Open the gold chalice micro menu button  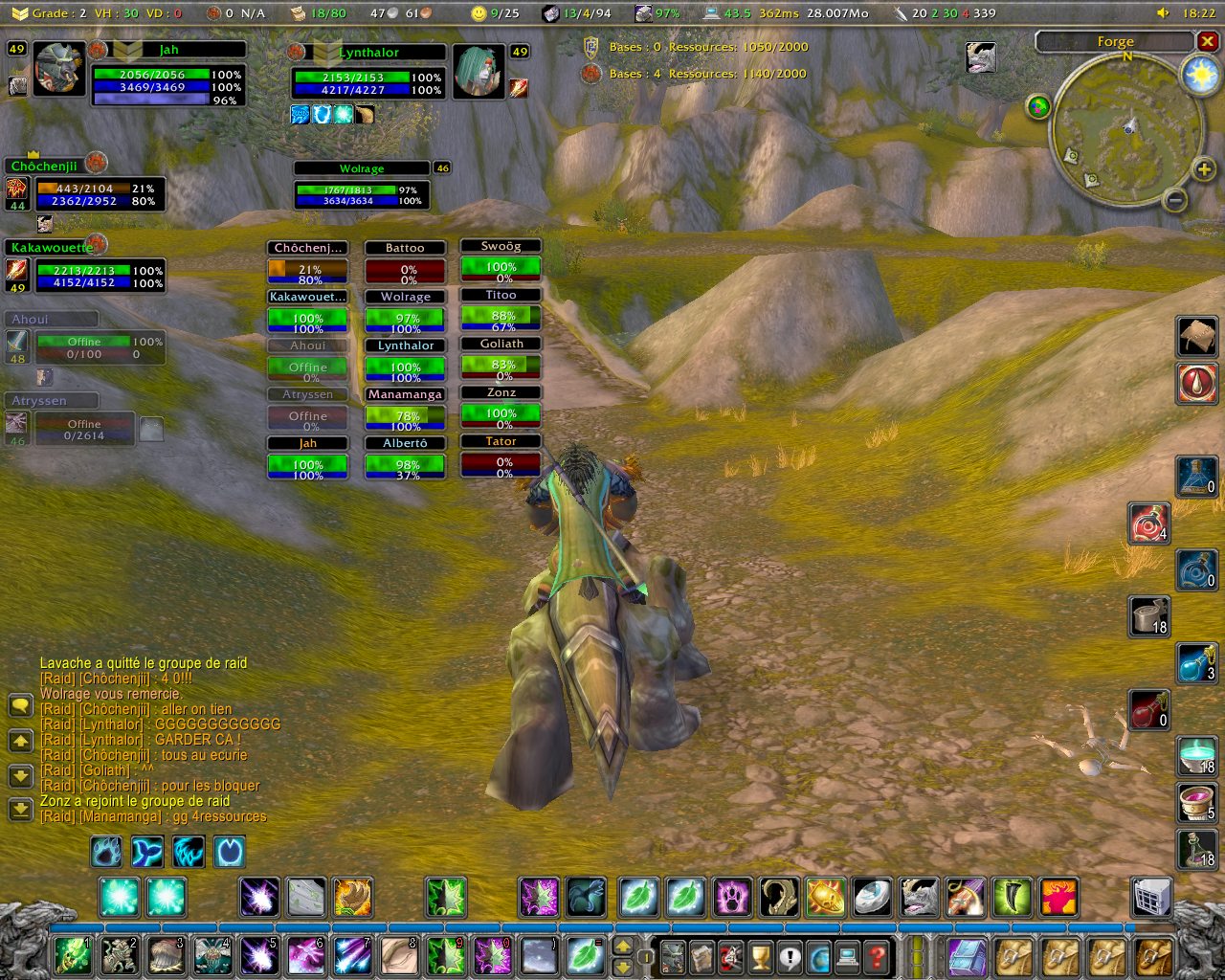coord(760,956)
